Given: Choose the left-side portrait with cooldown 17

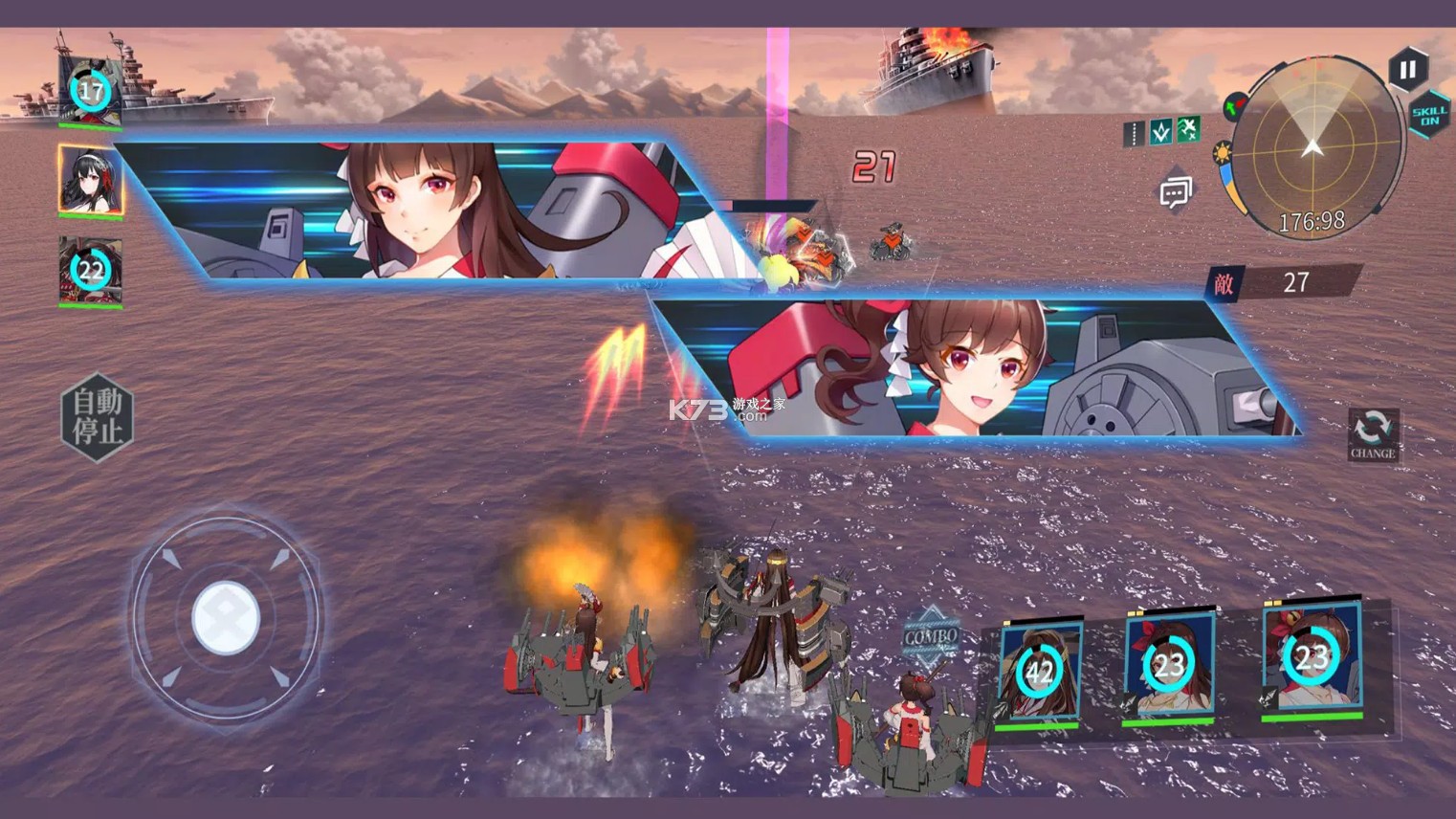Looking at the screenshot, I should tap(91, 92).
